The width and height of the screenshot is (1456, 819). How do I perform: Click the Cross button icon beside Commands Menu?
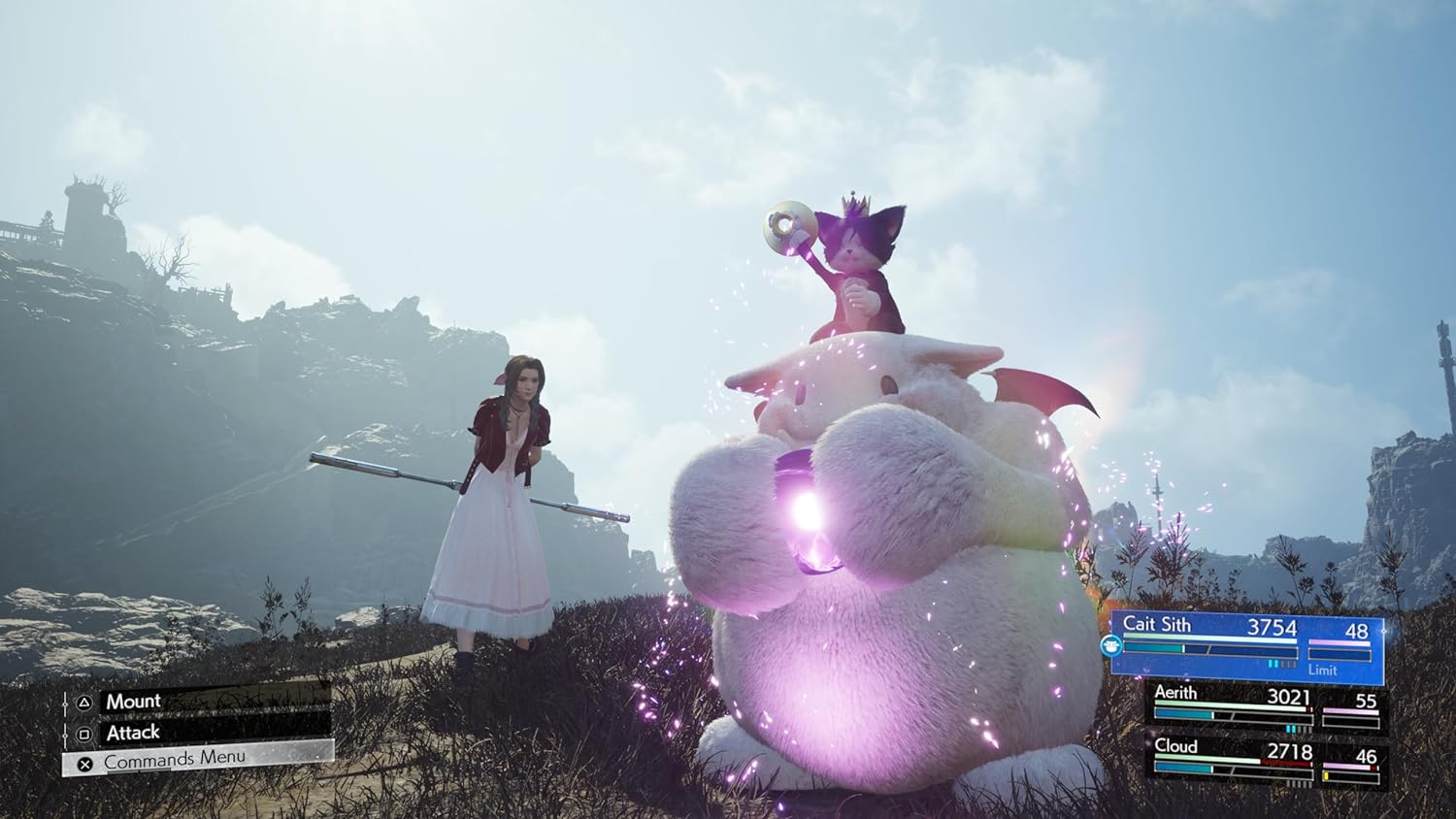pyautogui.click(x=84, y=763)
